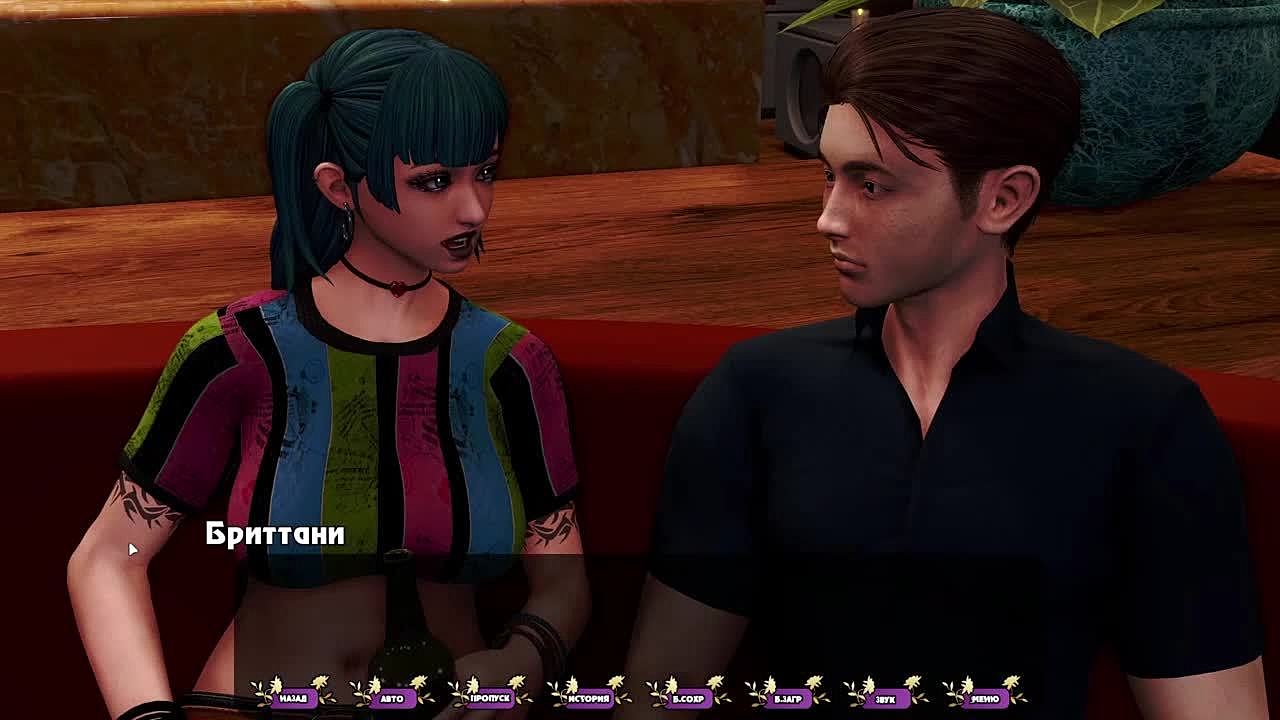Quick load with the Б.Загр button
Screen dimensions: 1280x720
click(x=787, y=697)
